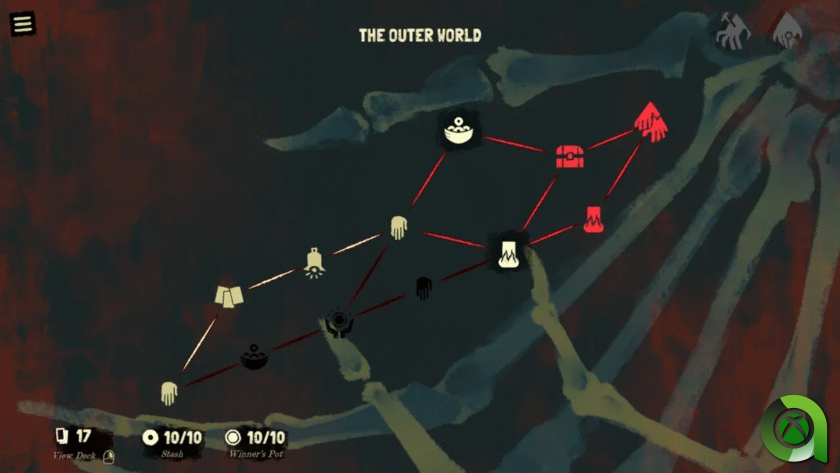840x473 pixels.
Task: Travel to the red flask node
Action: [593, 218]
